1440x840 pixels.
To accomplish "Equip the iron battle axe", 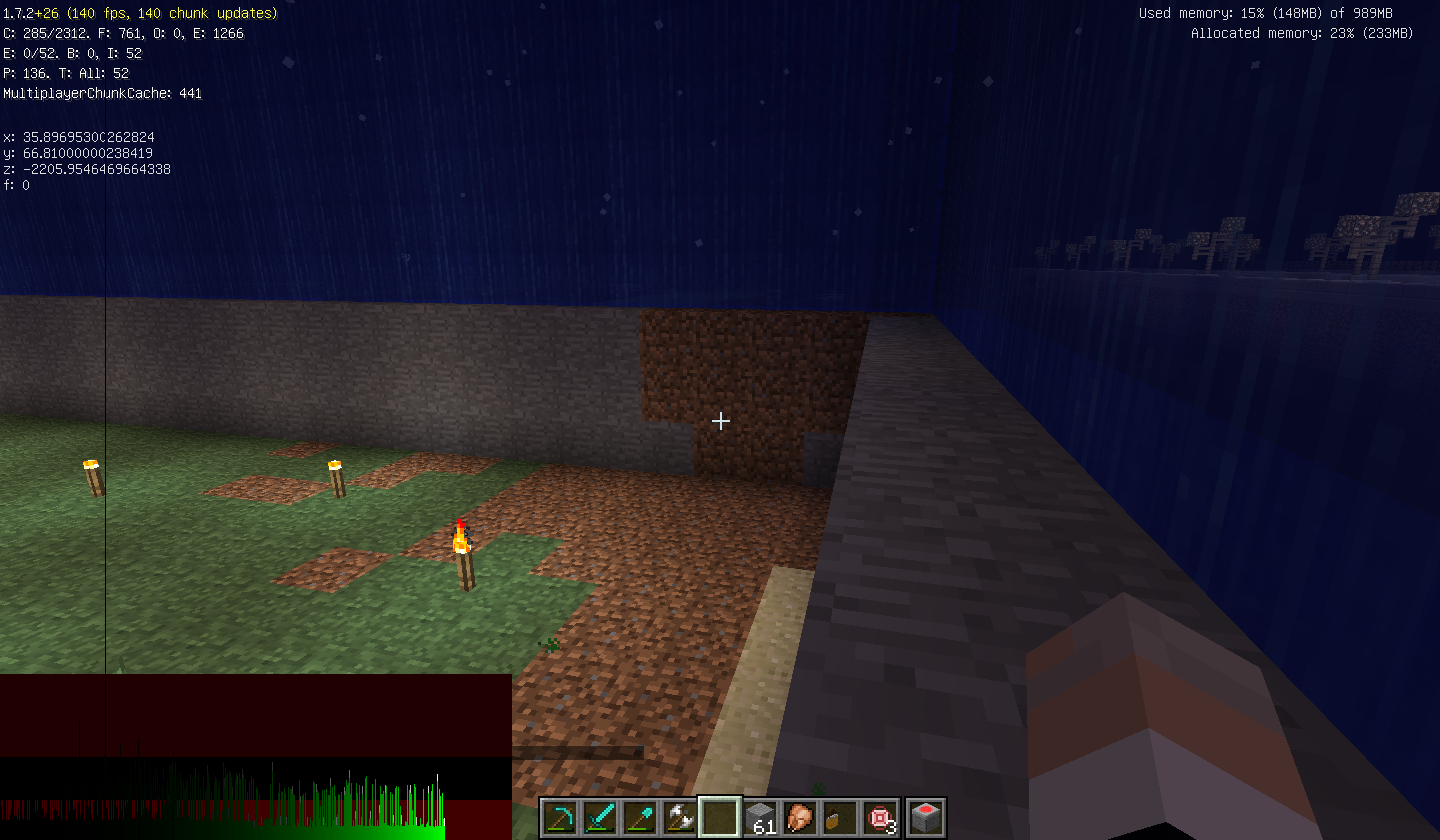I will (x=680, y=817).
